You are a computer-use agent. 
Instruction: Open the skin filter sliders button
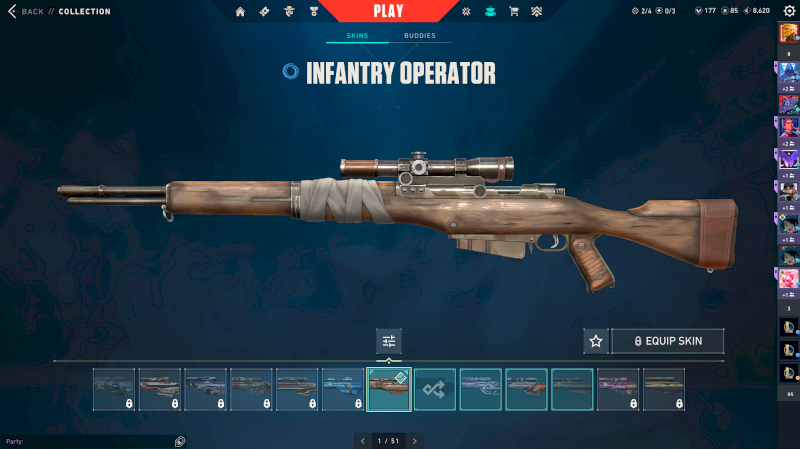[389, 341]
